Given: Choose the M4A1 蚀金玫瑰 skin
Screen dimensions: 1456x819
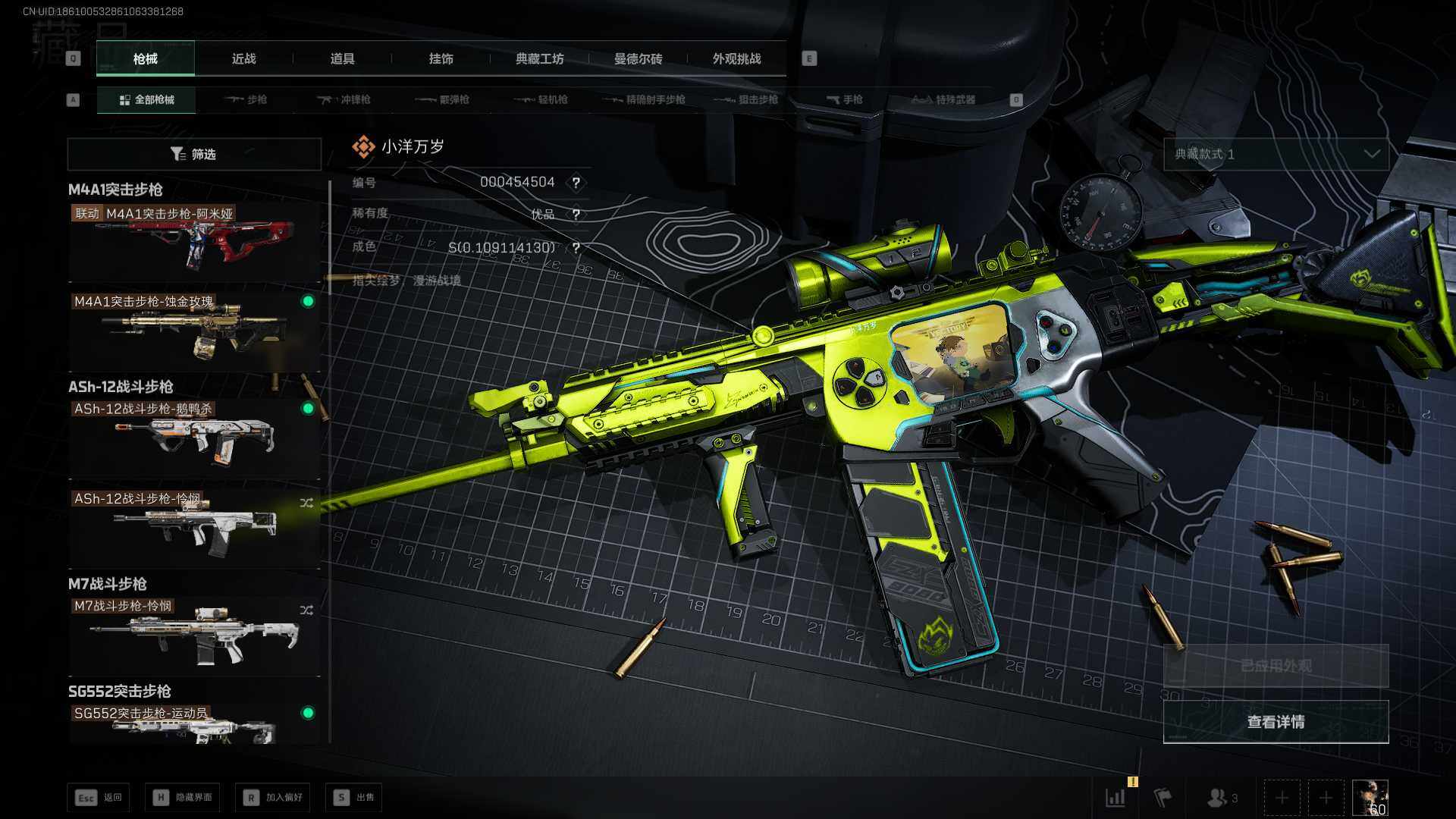Looking at the screenshot, I should coord(194,329).
